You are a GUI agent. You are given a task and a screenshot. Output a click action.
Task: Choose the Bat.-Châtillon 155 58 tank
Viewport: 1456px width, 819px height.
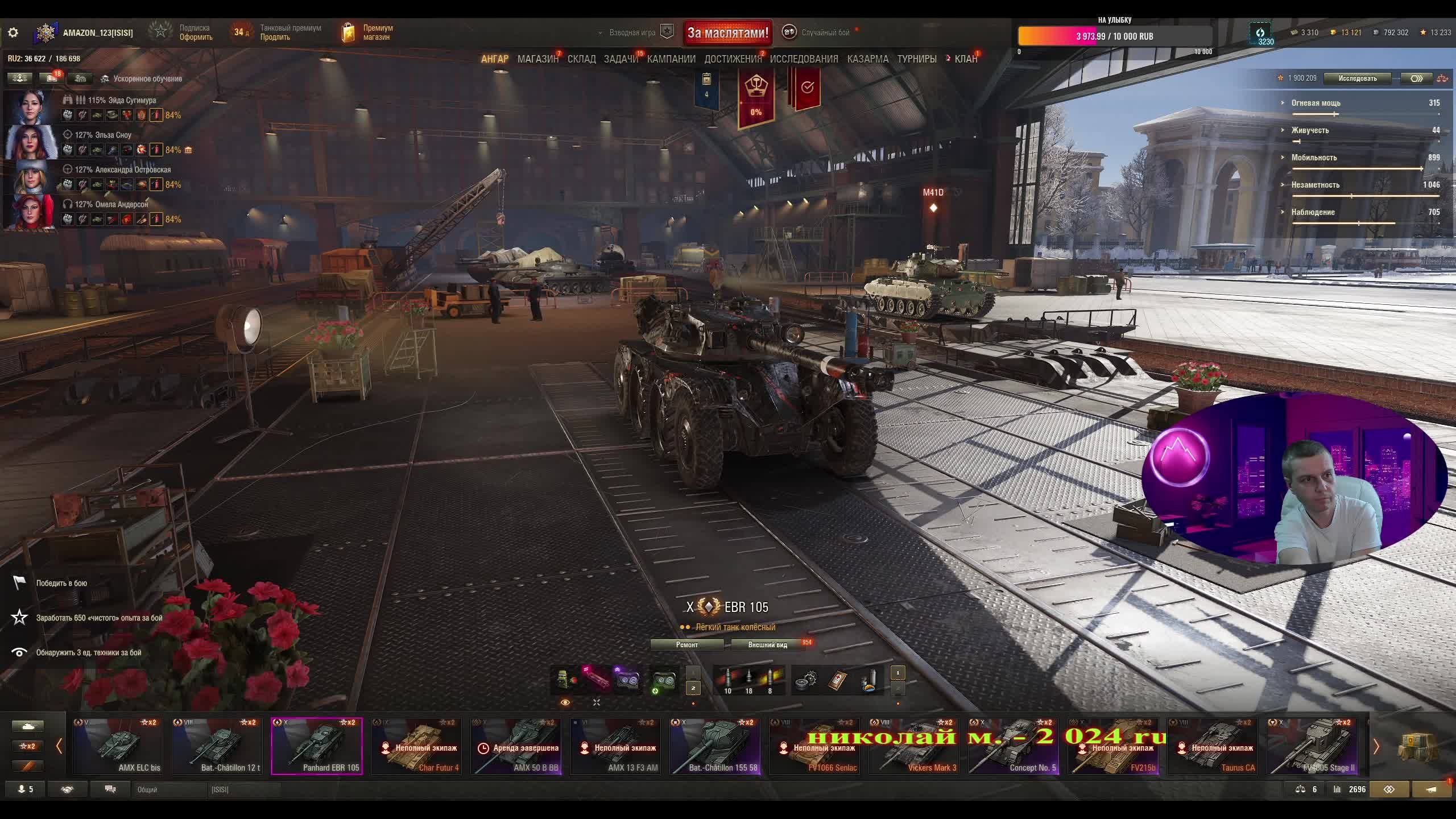(715, 746)
